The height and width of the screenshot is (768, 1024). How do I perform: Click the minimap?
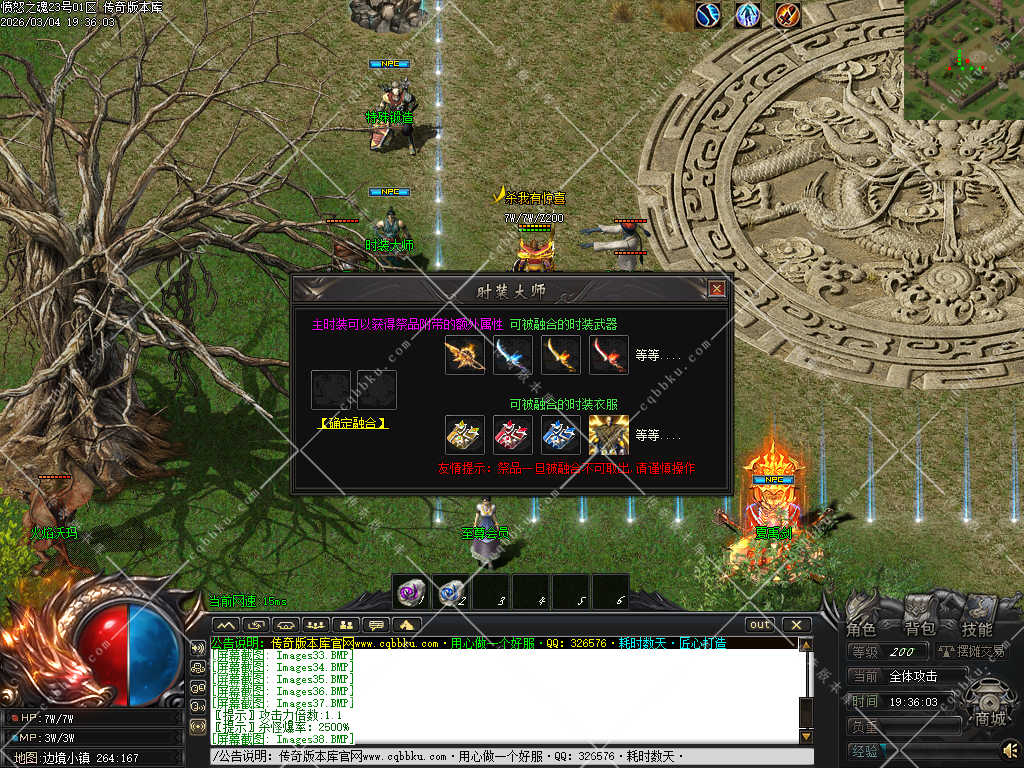pyautogui.click(x=963, y=60)
